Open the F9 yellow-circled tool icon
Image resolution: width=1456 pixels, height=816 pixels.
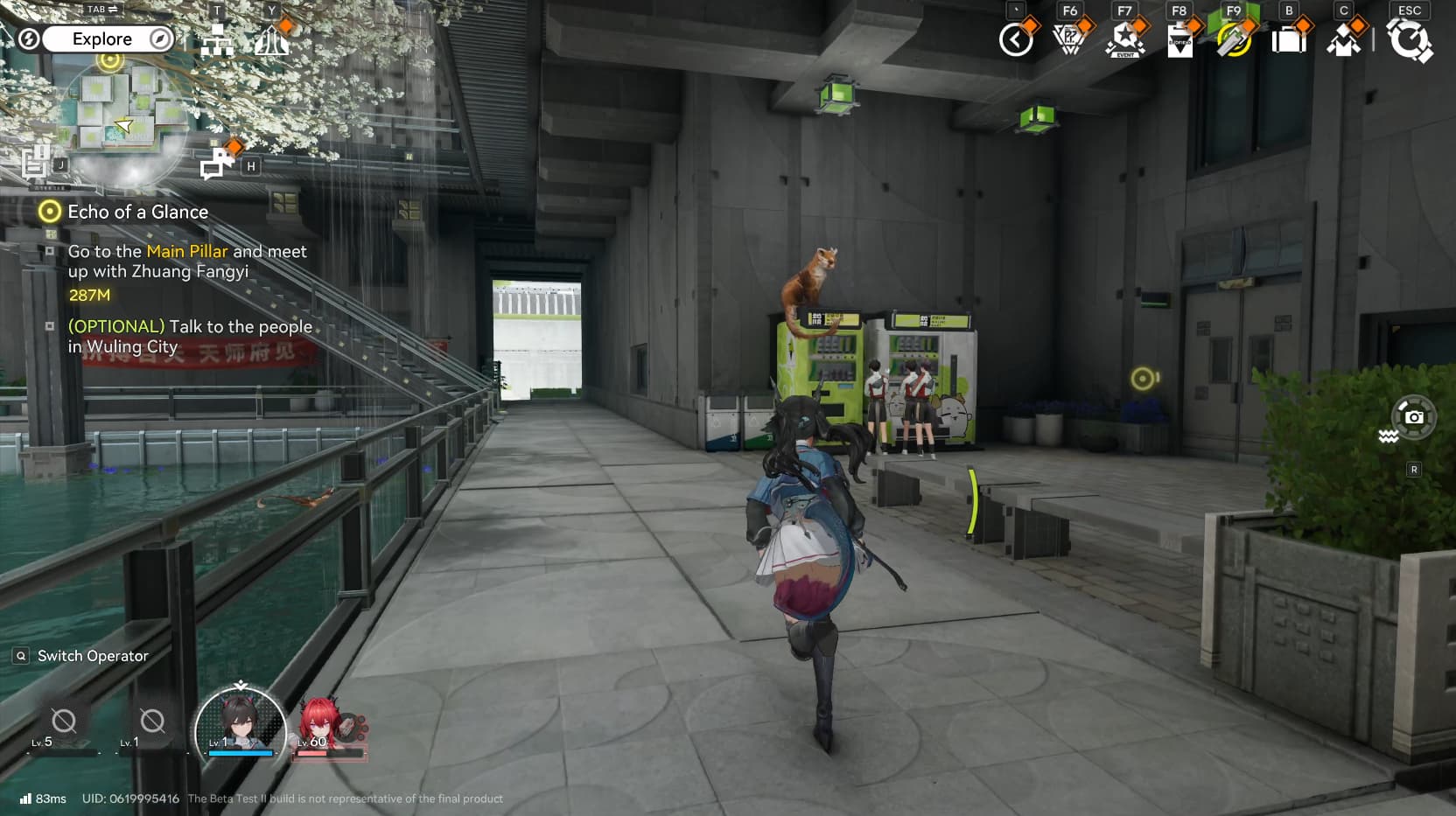coord(1234,40)
